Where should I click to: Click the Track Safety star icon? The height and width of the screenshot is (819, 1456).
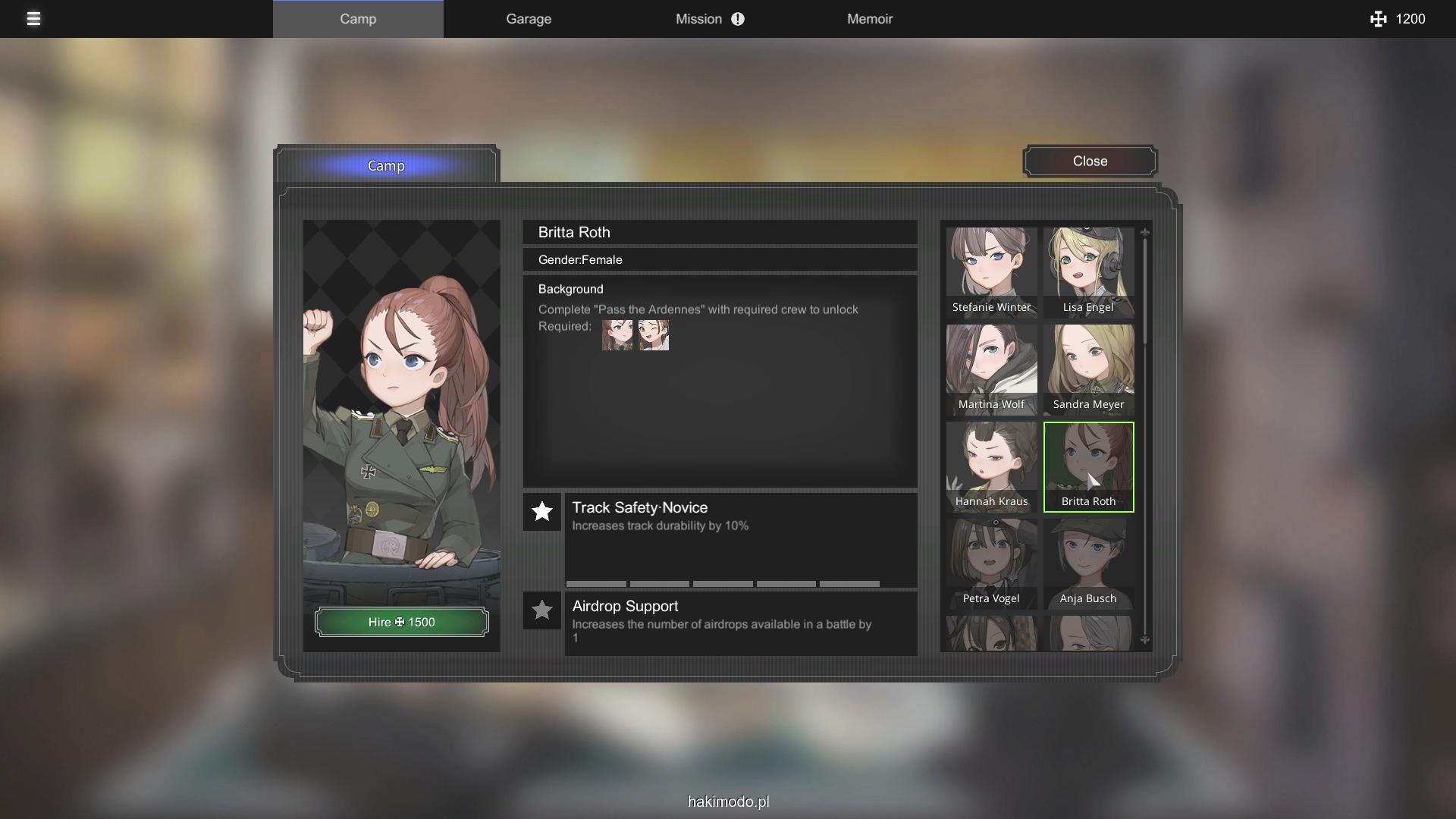pyautogui.click(x=542, y=512)
